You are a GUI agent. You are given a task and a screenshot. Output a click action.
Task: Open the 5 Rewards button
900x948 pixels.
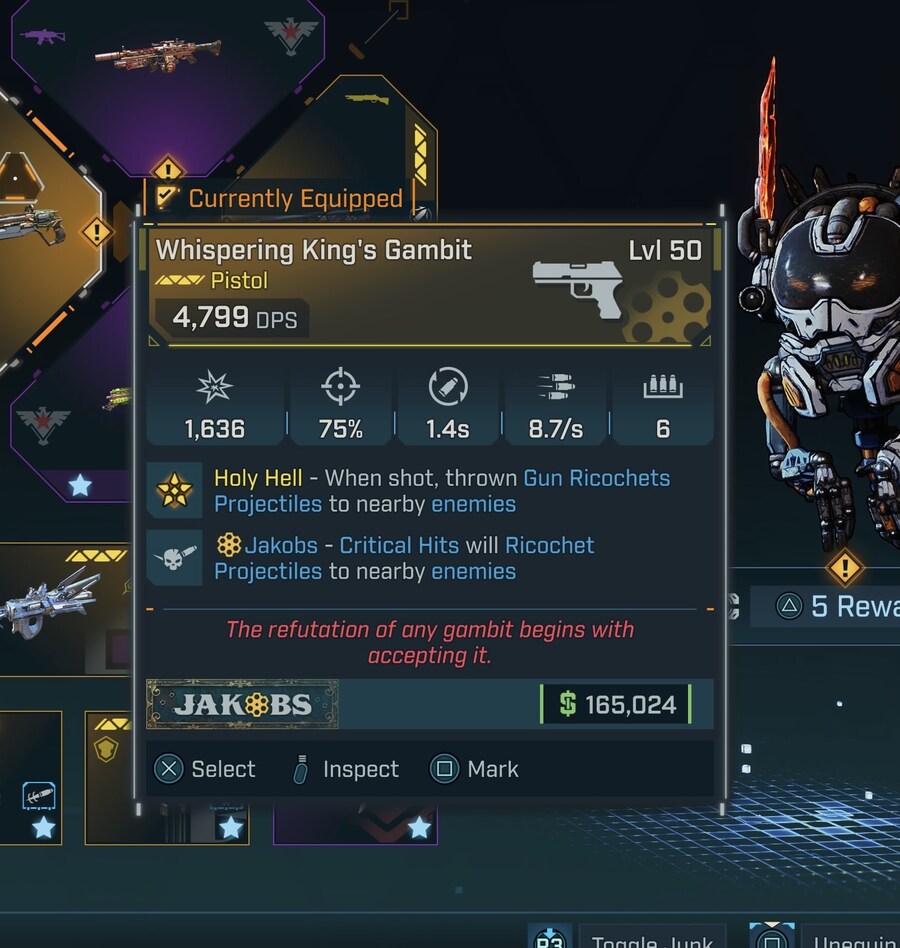coord(838,606)
